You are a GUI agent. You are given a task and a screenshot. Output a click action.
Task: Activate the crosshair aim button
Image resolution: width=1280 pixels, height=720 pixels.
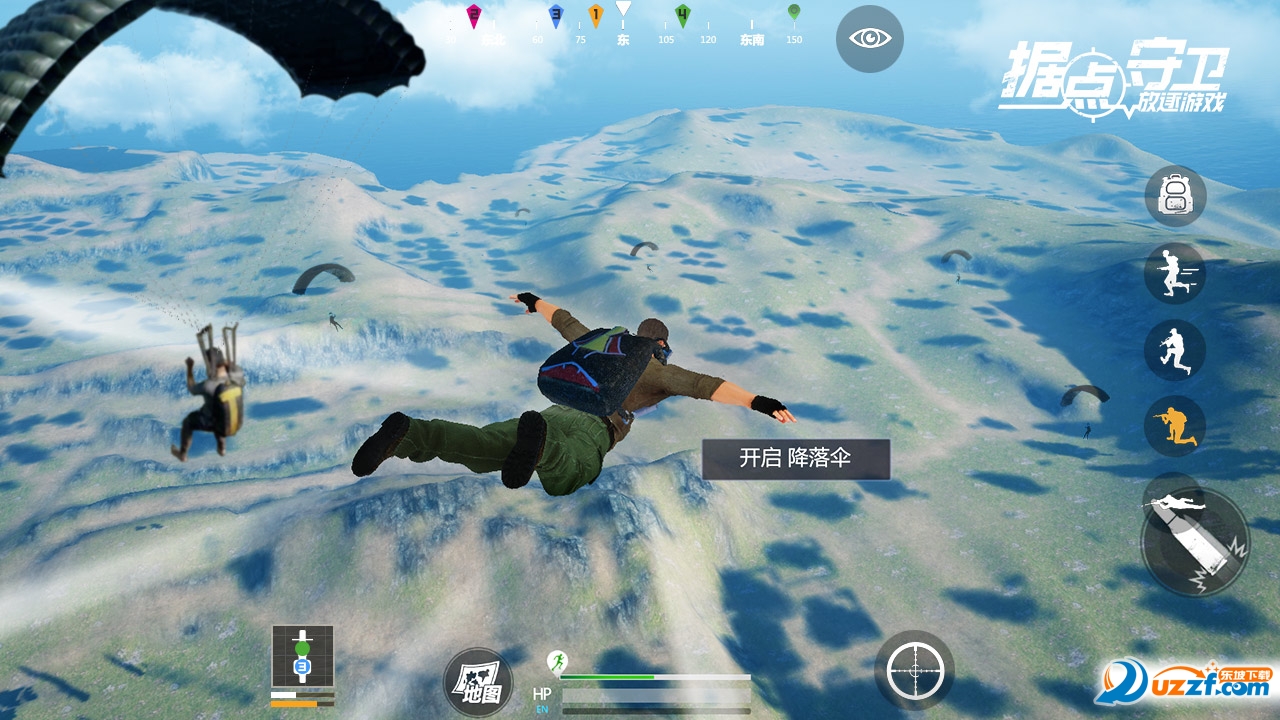point(914,670)
